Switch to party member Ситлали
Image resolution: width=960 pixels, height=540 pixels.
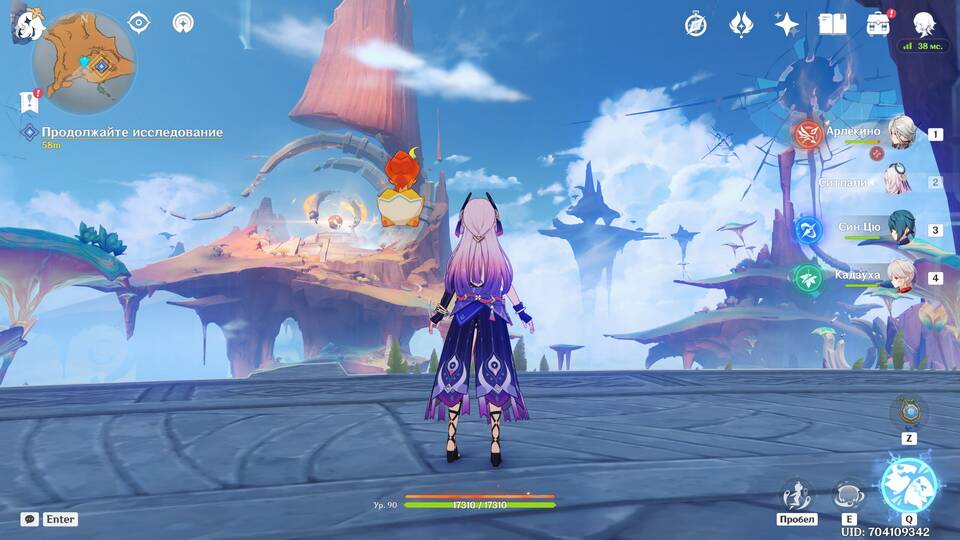click(900, 182)
